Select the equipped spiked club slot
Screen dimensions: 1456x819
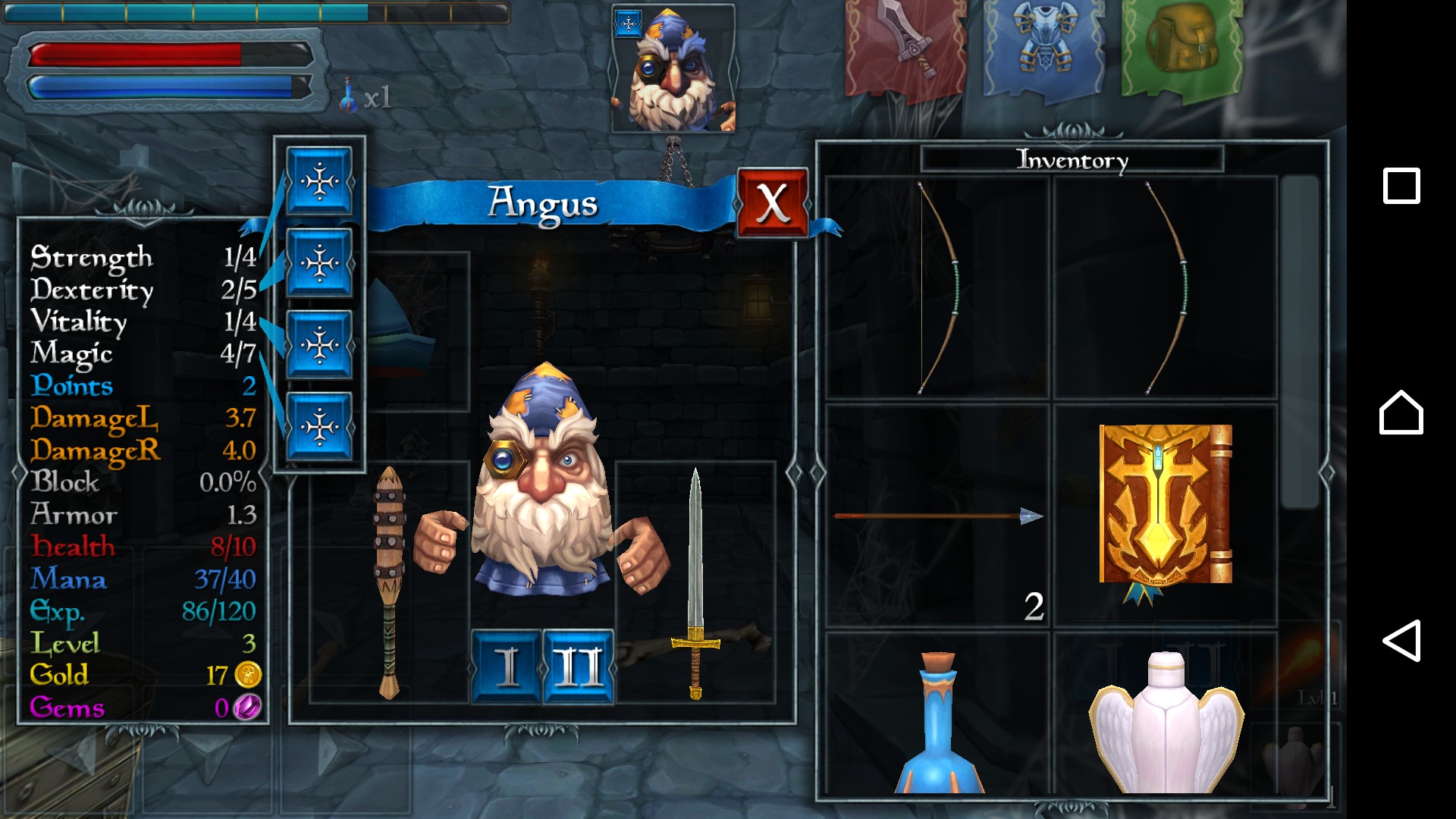(x=389, y=582)
